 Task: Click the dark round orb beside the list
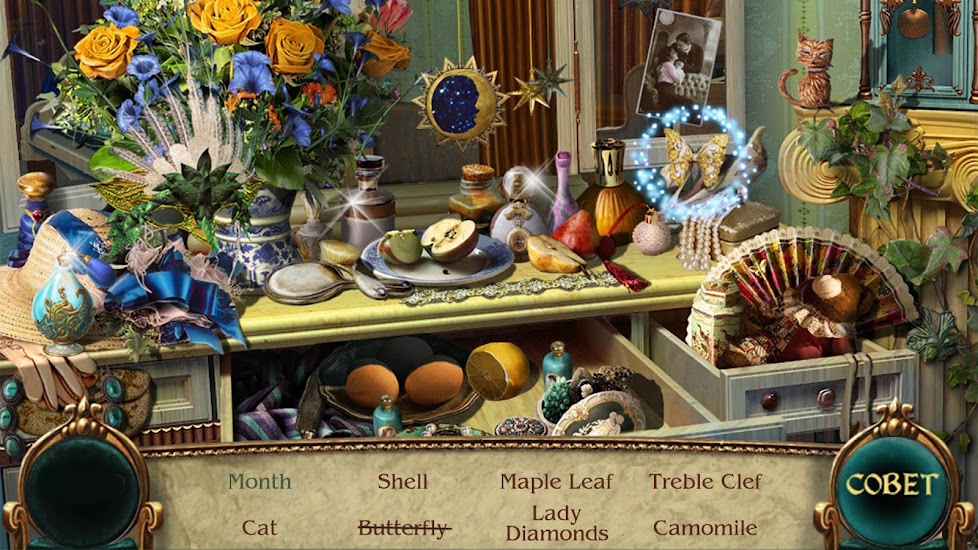81,489
